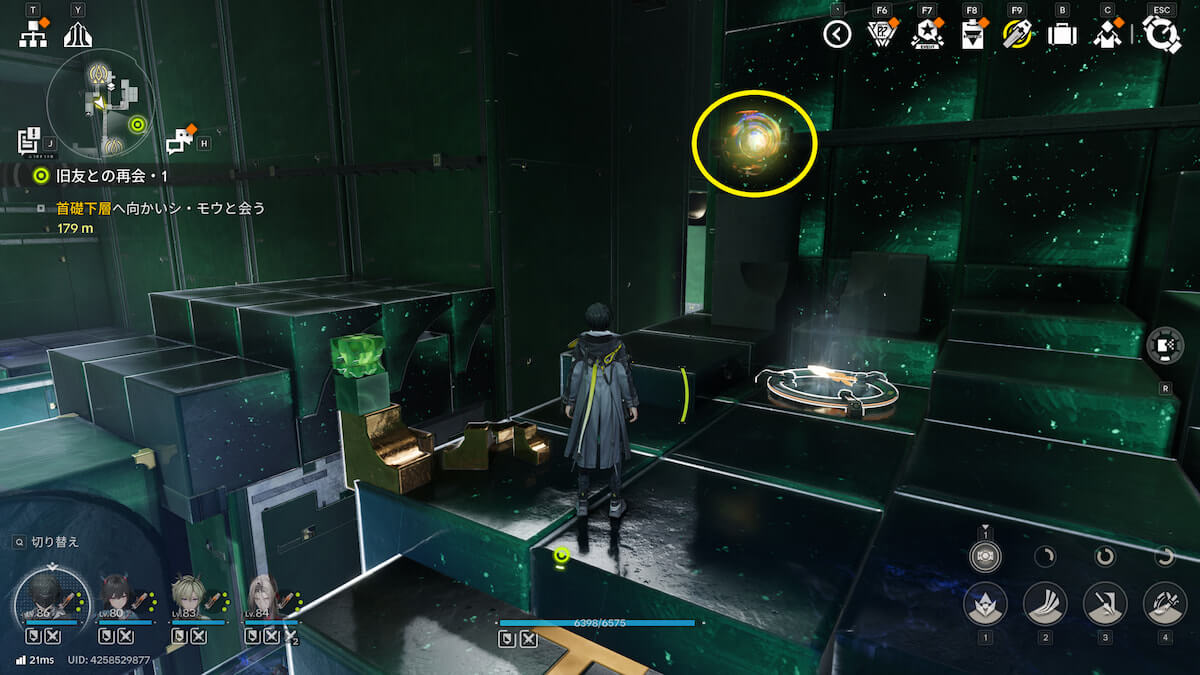Open the star Event icon
Viewport: 1200px width, 675px height.
[x=927, y=36]
